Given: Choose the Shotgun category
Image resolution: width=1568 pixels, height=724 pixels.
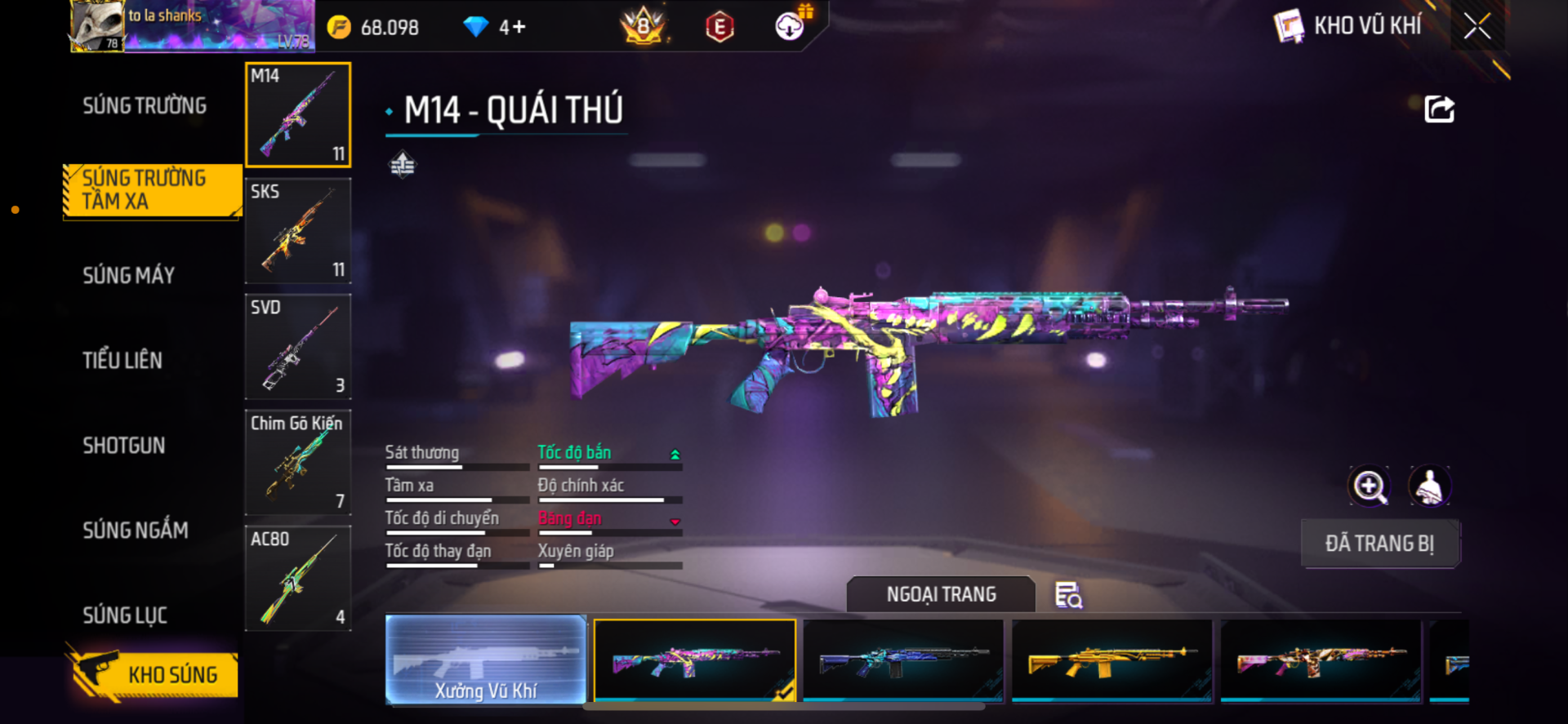Looking at the screenshot, I should tap(124, 446).
